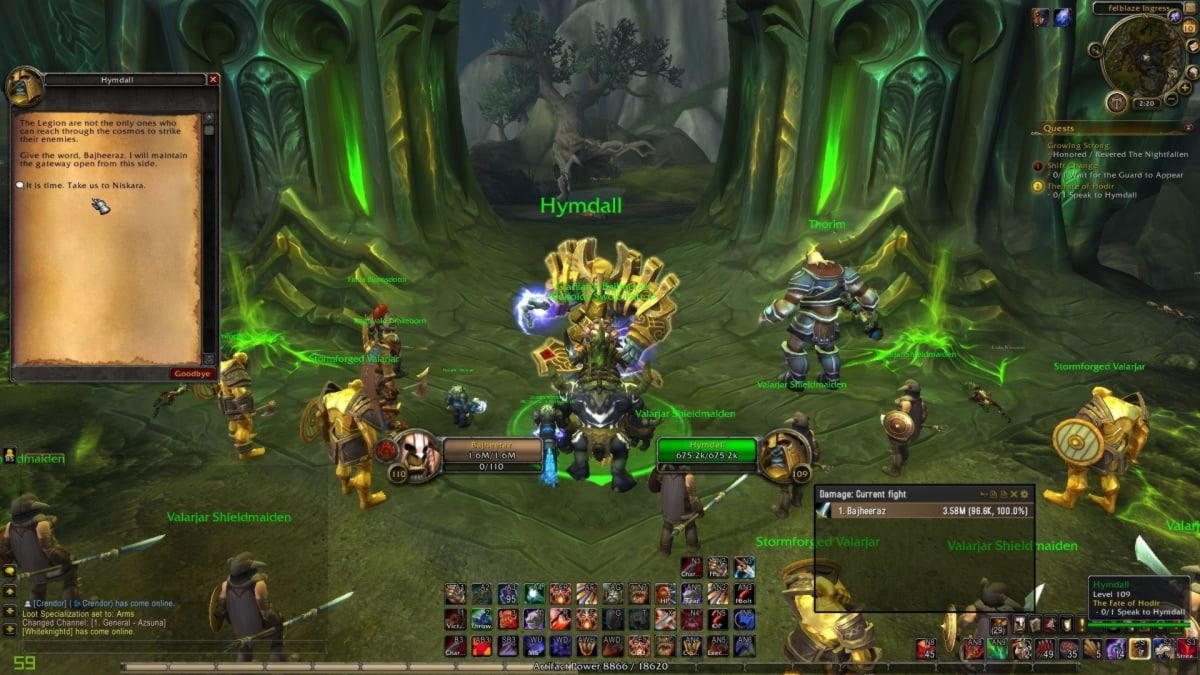Click the Crendor name in the chat log

click(x=51, y=604)
